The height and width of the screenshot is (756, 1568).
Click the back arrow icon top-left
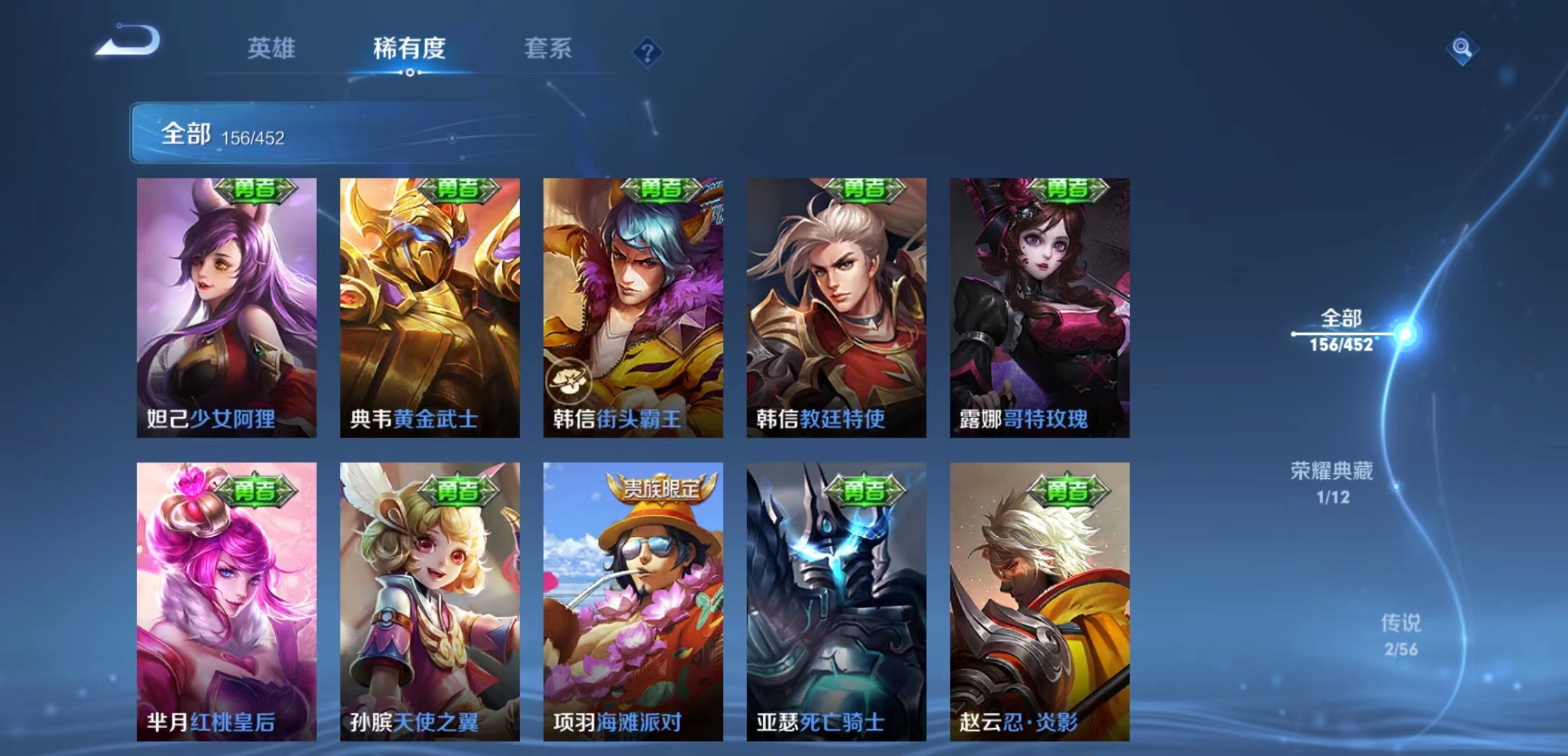[x=129, y=42]
